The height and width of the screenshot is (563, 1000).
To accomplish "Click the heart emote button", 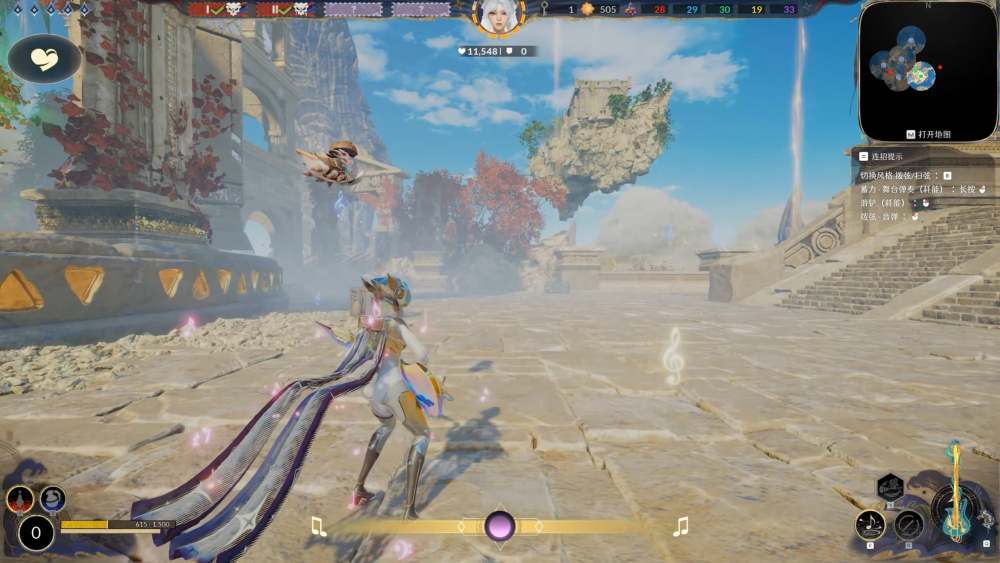I will [45, 58].
